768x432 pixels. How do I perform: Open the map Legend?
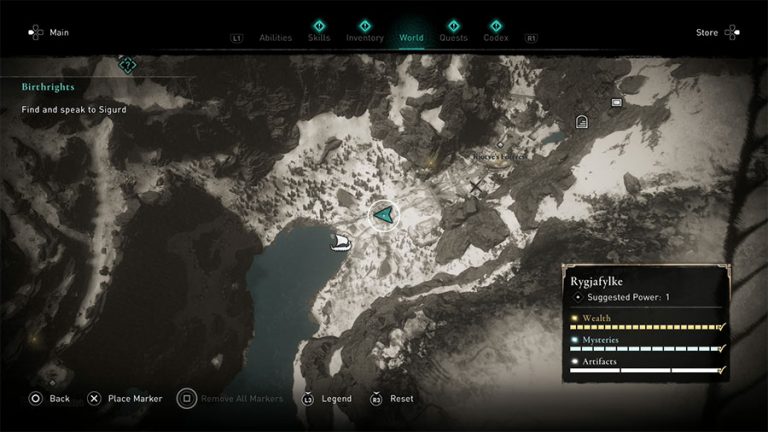point(327,398)
